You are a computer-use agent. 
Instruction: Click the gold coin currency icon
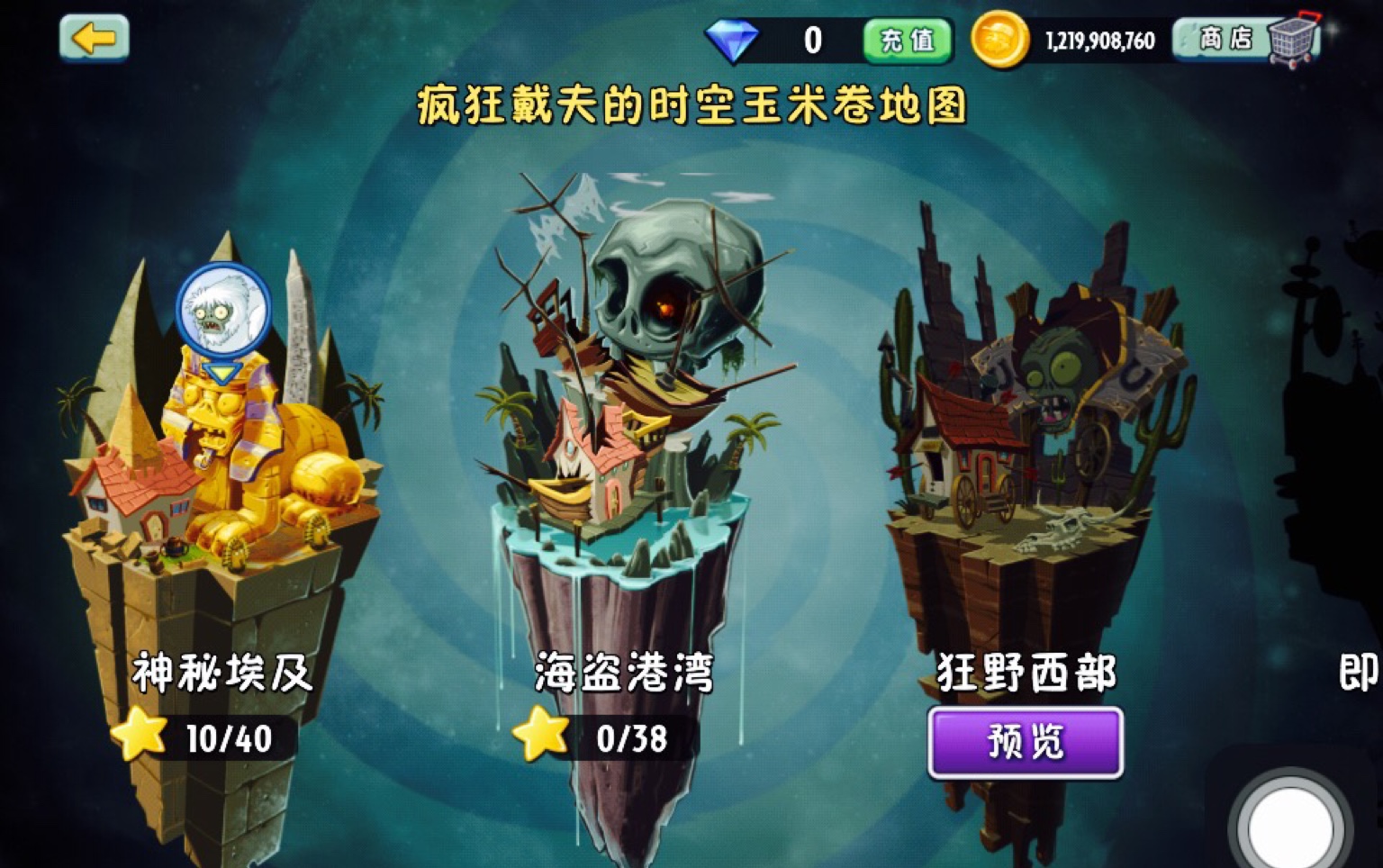999,38
